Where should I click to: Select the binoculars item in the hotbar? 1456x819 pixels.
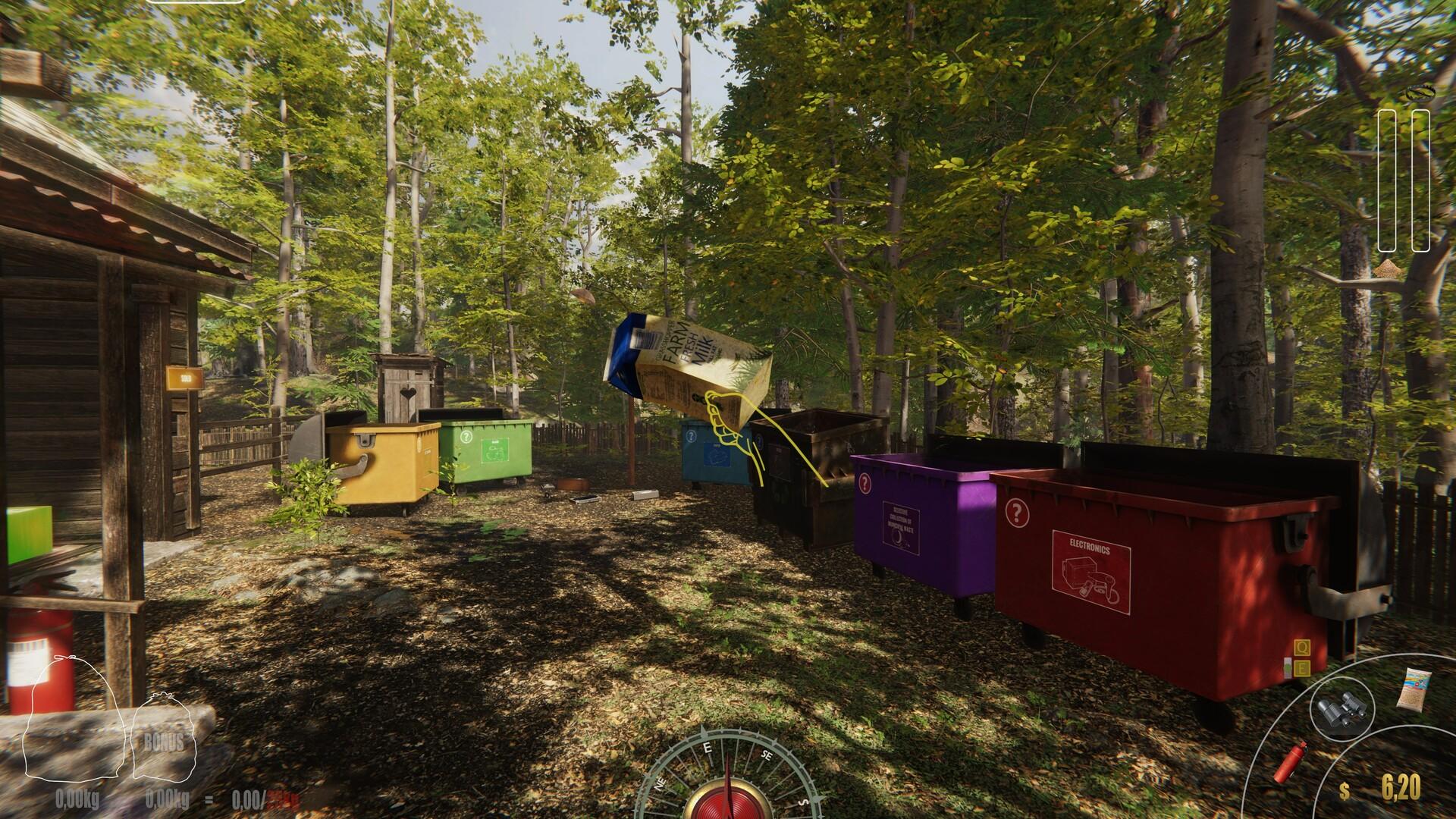point(1342,708)
